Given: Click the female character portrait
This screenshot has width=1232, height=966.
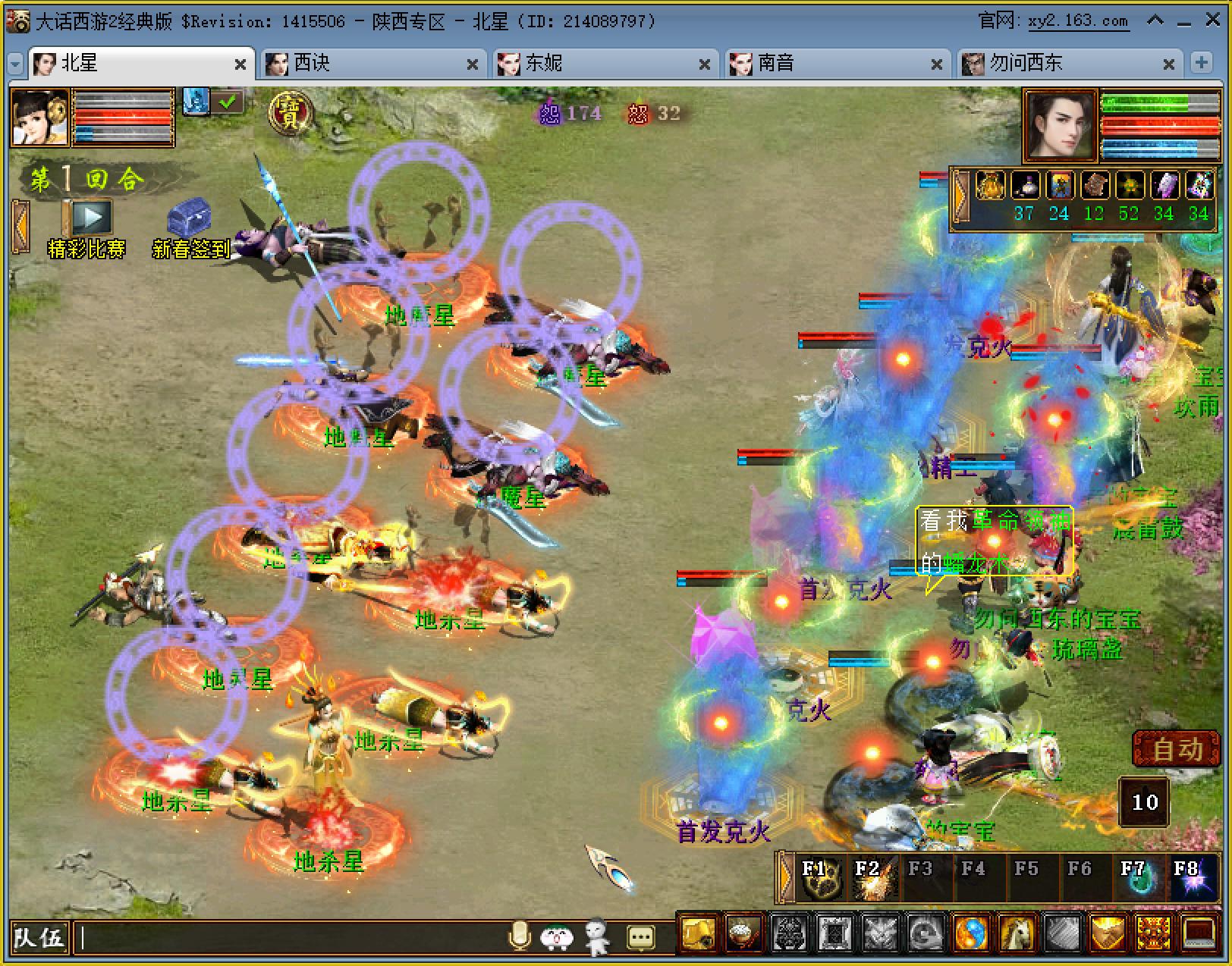Looking at the screenshot, I should click(40, 116).
